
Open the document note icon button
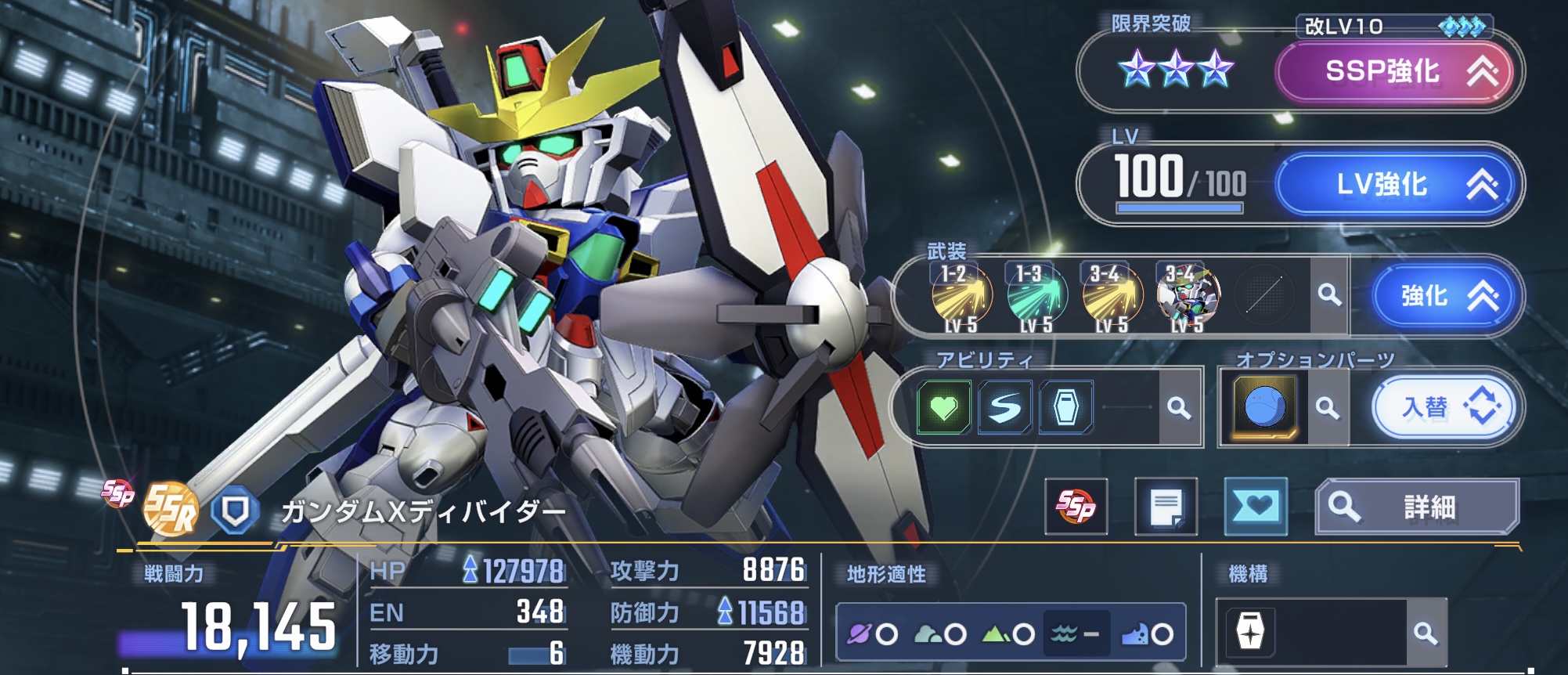pyautogui.click(x=1166, y=507)
